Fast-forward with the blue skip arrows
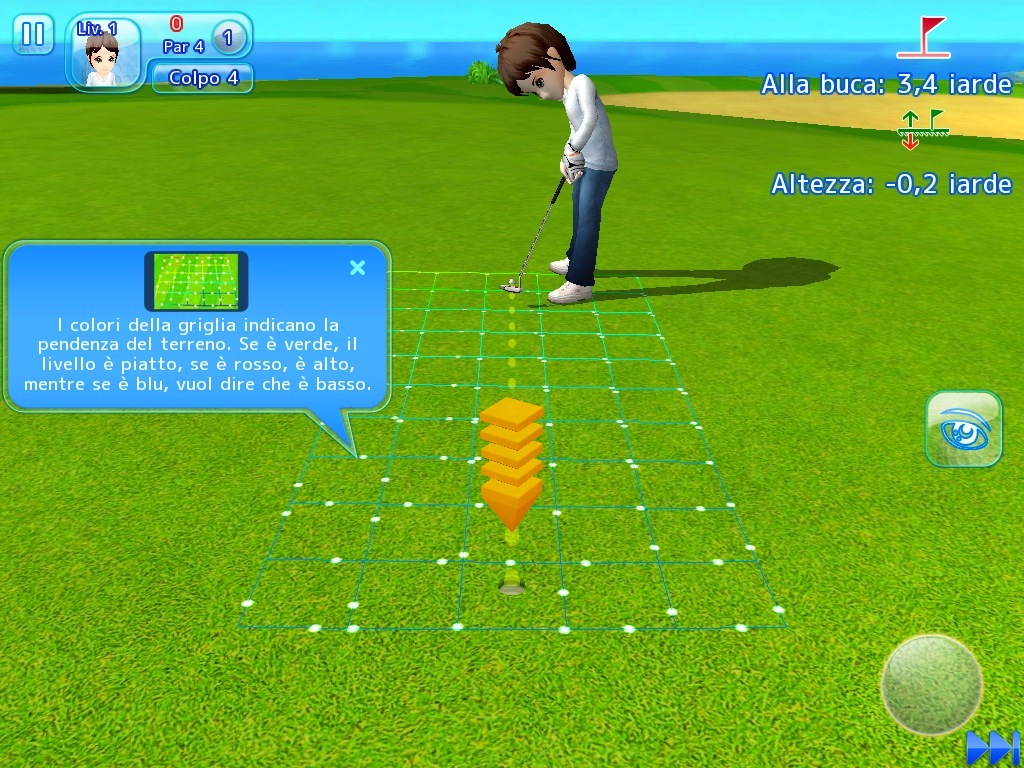This screenshot has height=768, width=1024. [x=991, y=747]
